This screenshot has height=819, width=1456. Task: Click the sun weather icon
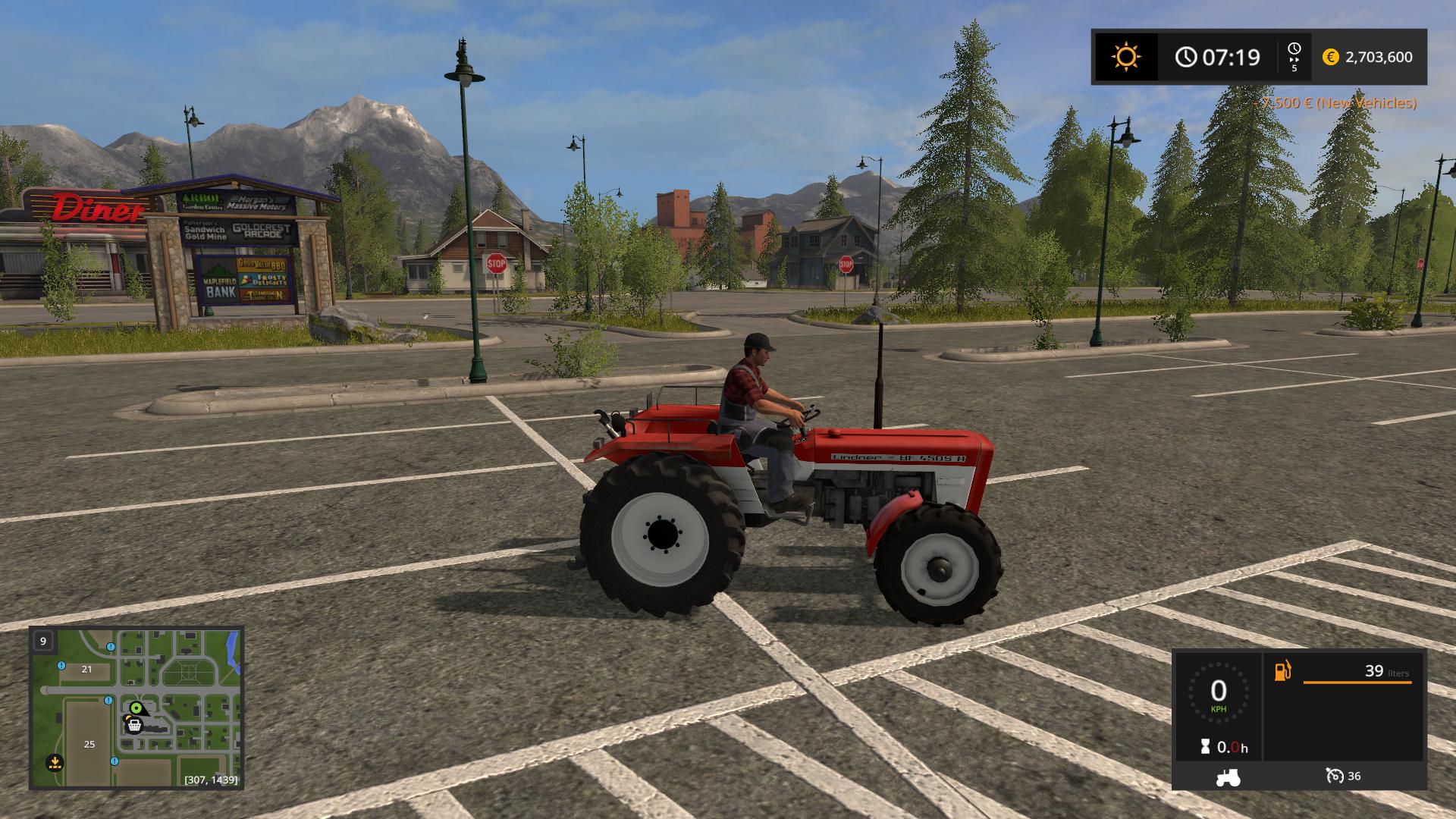pos(1126,57)
